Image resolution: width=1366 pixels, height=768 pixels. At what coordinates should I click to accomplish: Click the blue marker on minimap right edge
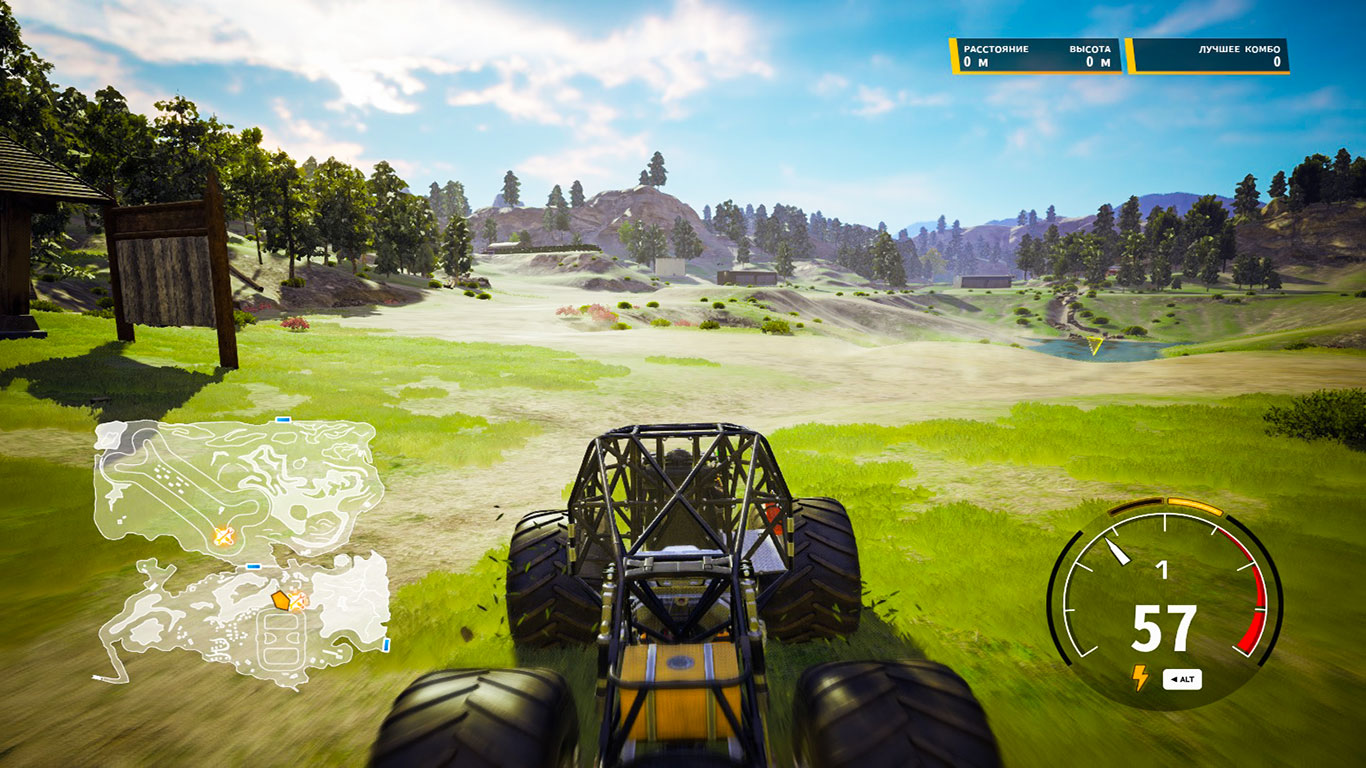(x=386, y=642)
